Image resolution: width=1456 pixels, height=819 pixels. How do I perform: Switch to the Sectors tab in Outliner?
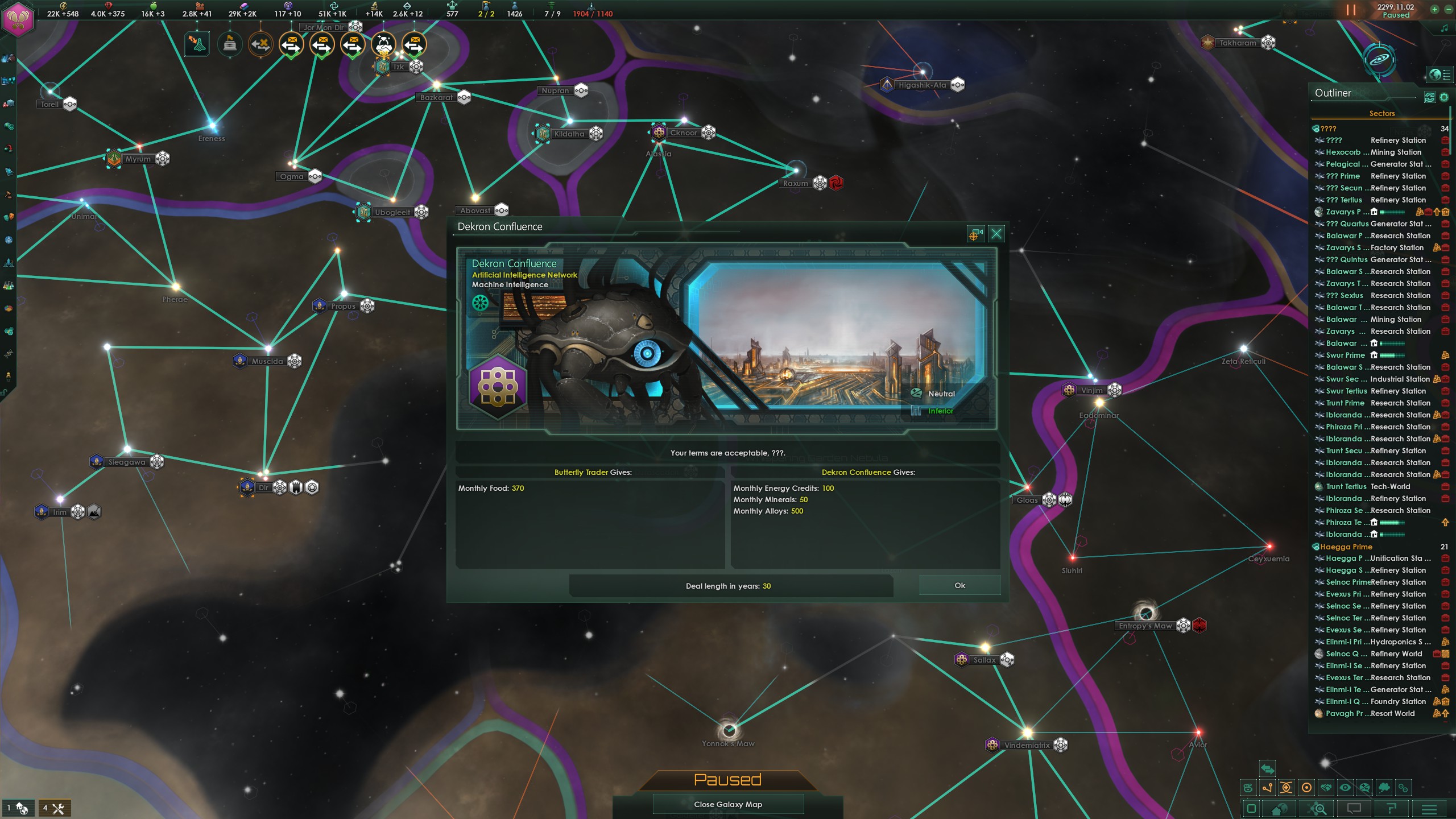point(1381,113)
